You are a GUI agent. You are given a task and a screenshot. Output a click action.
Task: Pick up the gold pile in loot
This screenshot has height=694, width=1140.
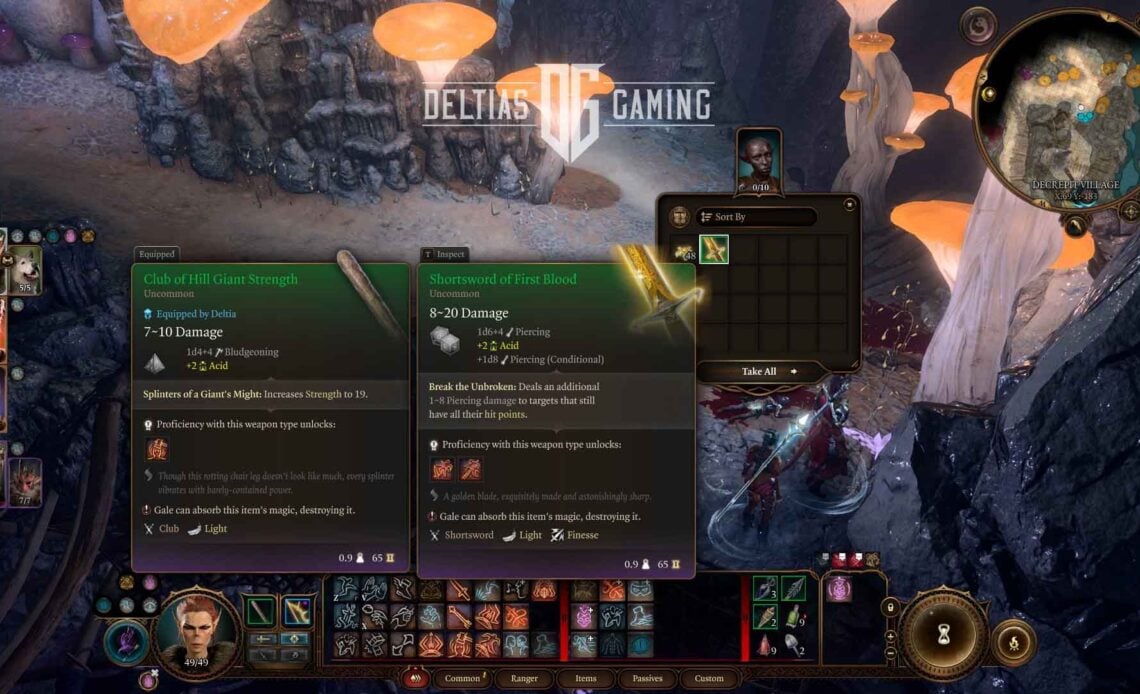(x=684, y=251)
